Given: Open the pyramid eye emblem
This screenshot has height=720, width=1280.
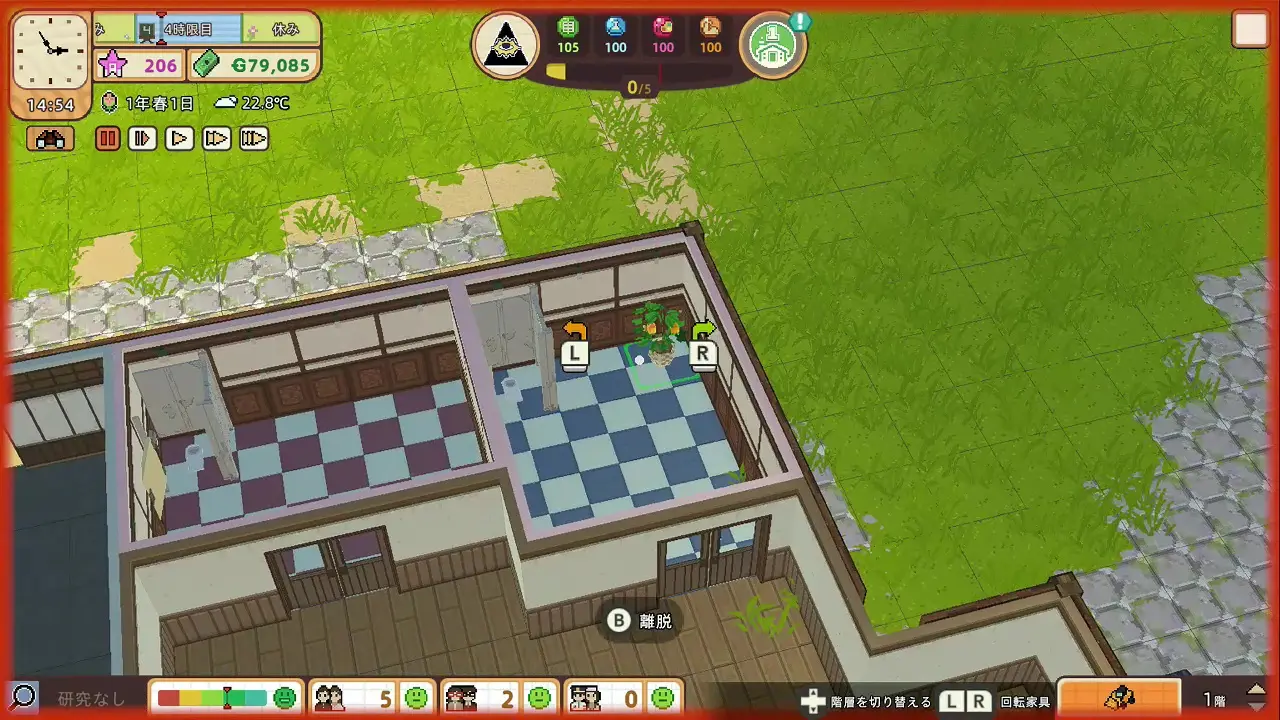Looking at the screenshot, I should click(505, 45).
